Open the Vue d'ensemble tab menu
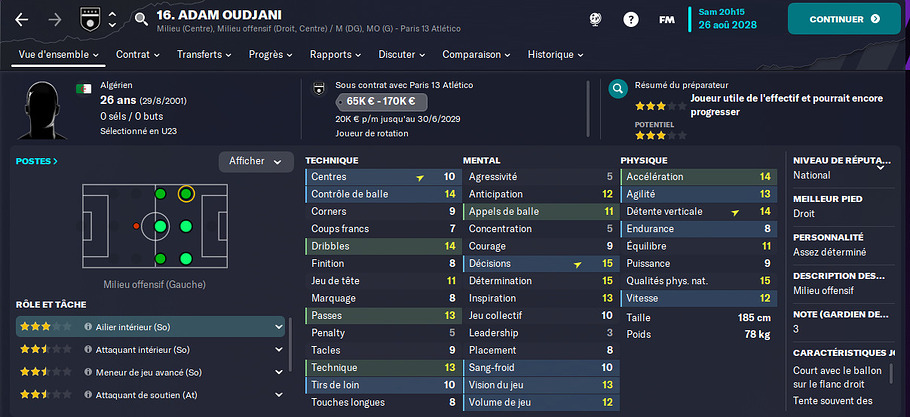 pyautogui.click(x=56, y=54)
